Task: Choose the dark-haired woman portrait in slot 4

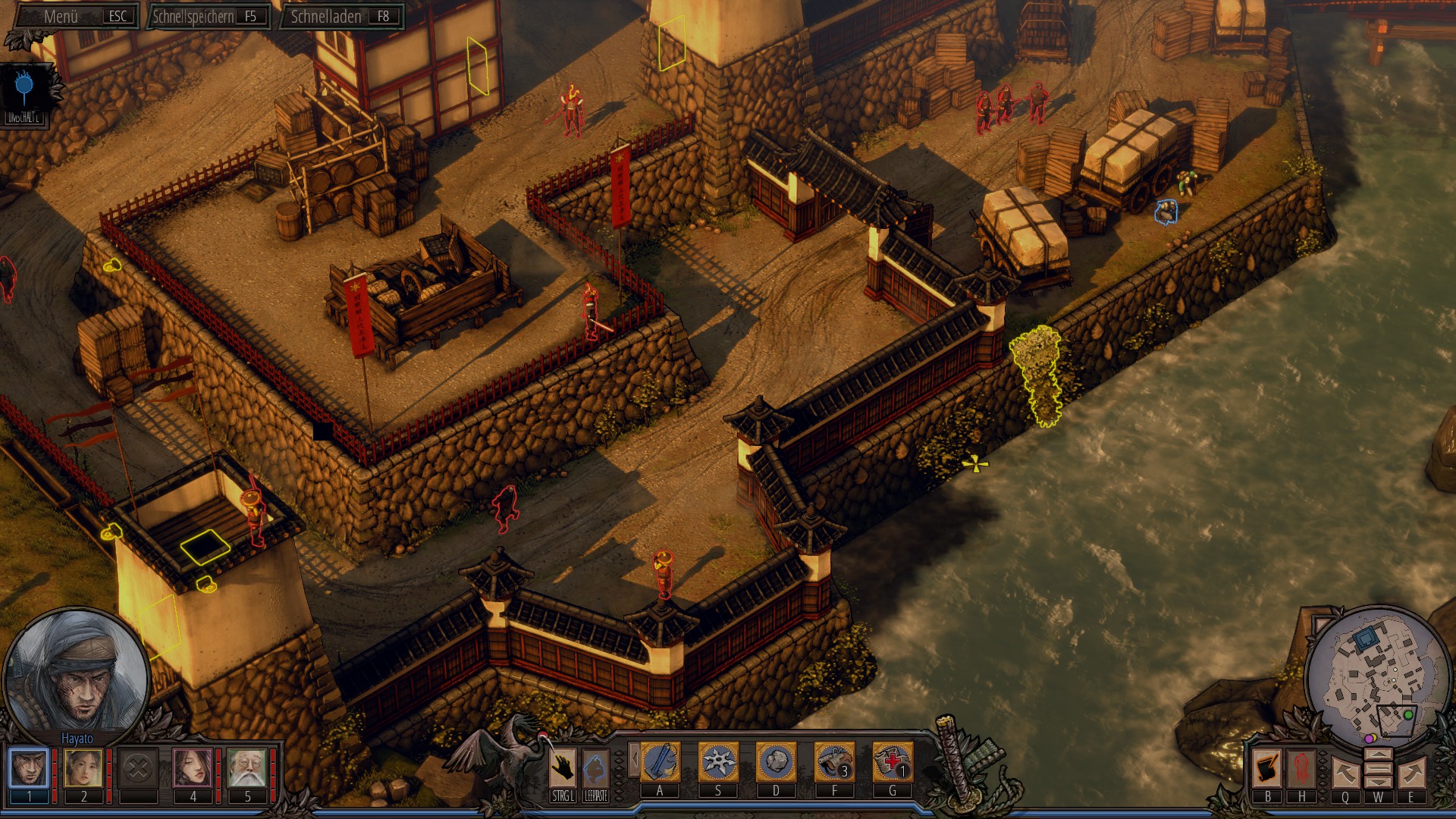Action: [193, 768]
